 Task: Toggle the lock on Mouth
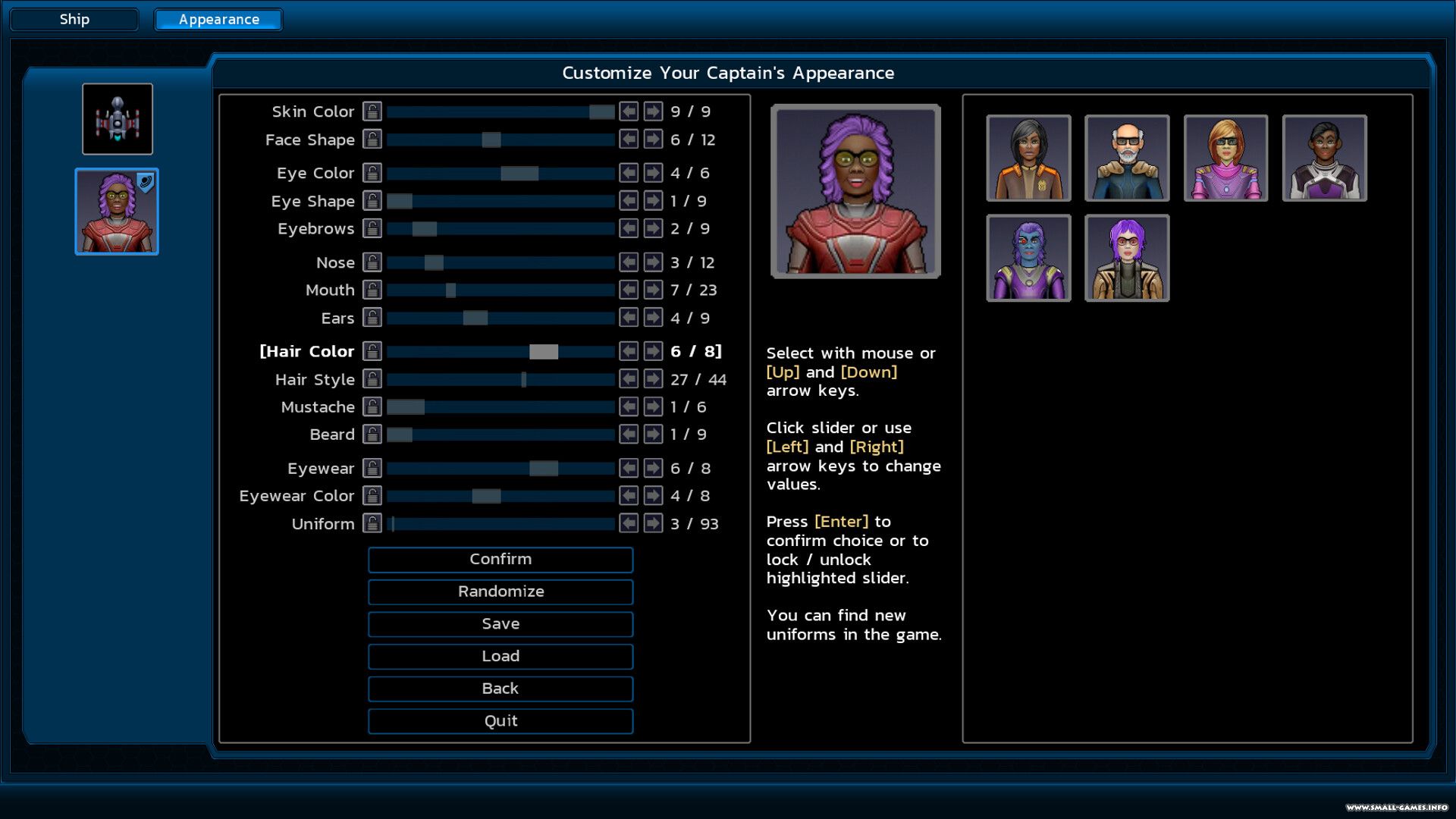[x=372, y=290]
